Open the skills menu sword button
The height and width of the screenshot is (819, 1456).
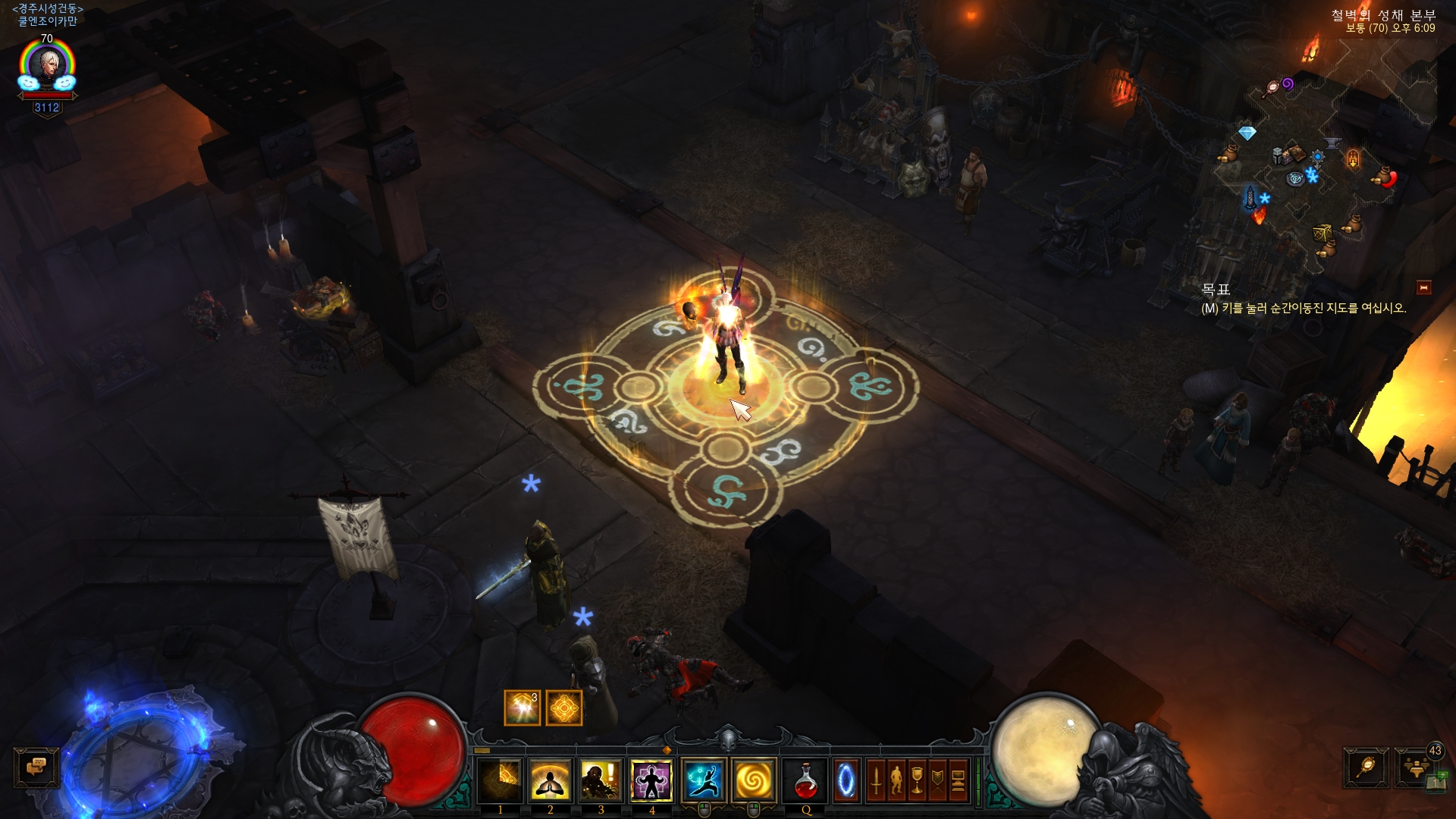click(x=877, y=780)
